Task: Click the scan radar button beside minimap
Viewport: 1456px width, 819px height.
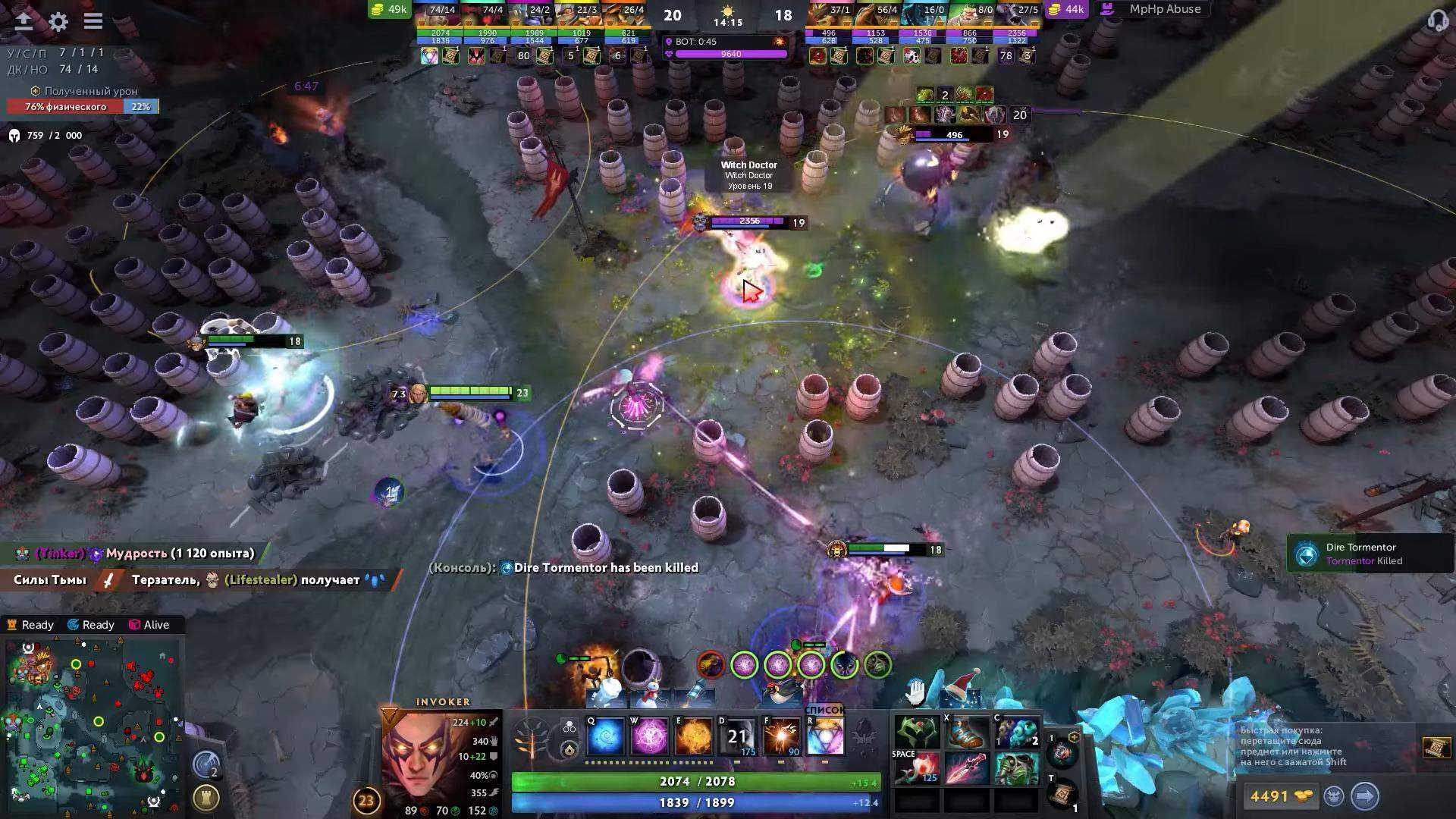Action: coord(206,764)
